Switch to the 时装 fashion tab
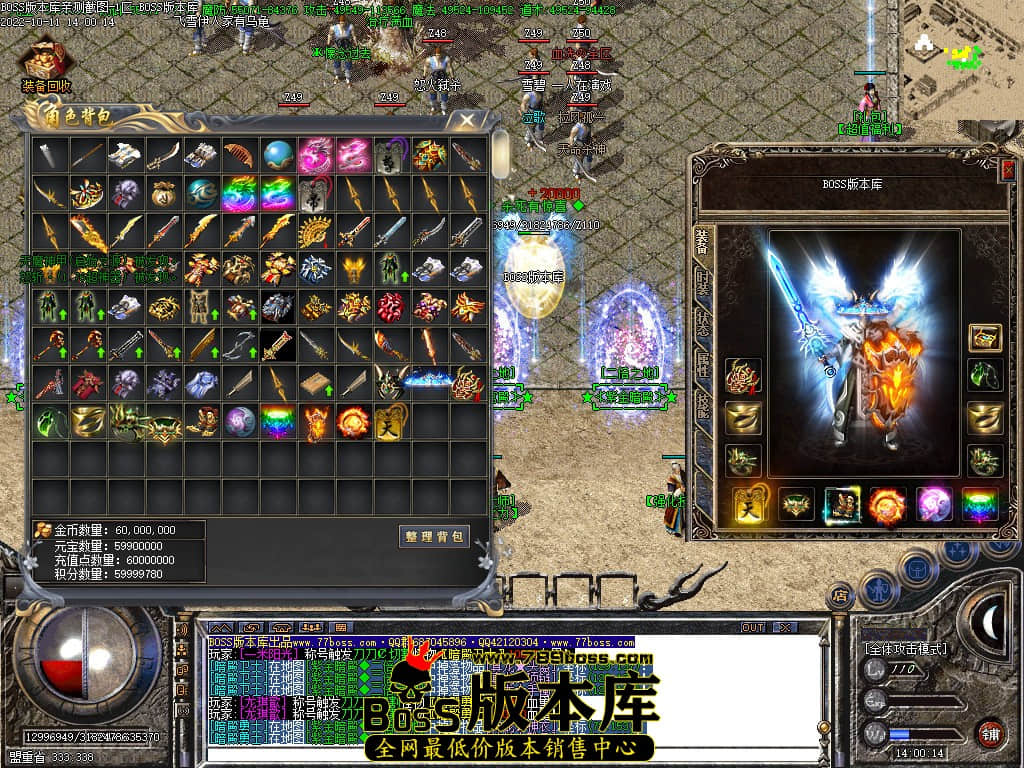The image size is (1024, 768). [x=703, y=283]
